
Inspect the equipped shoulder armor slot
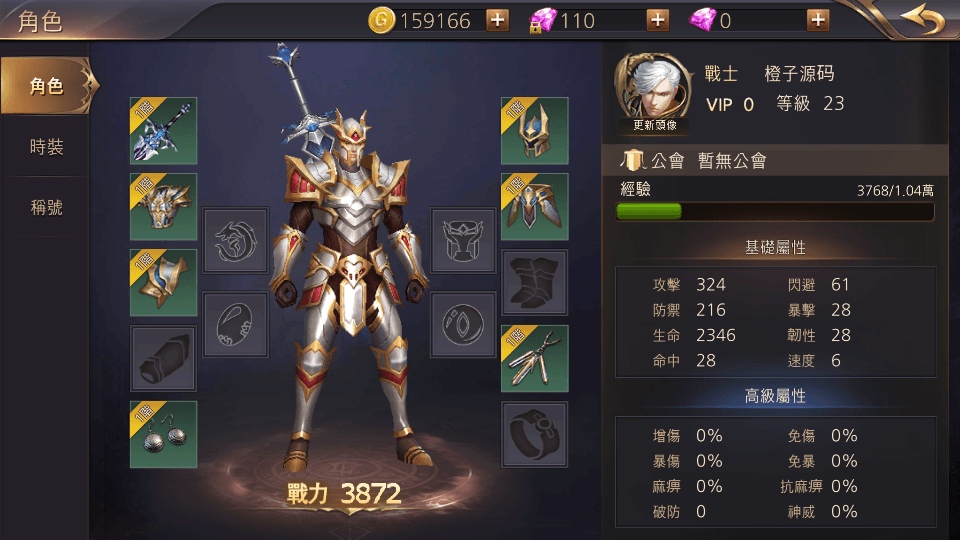(x=535, y=206)
